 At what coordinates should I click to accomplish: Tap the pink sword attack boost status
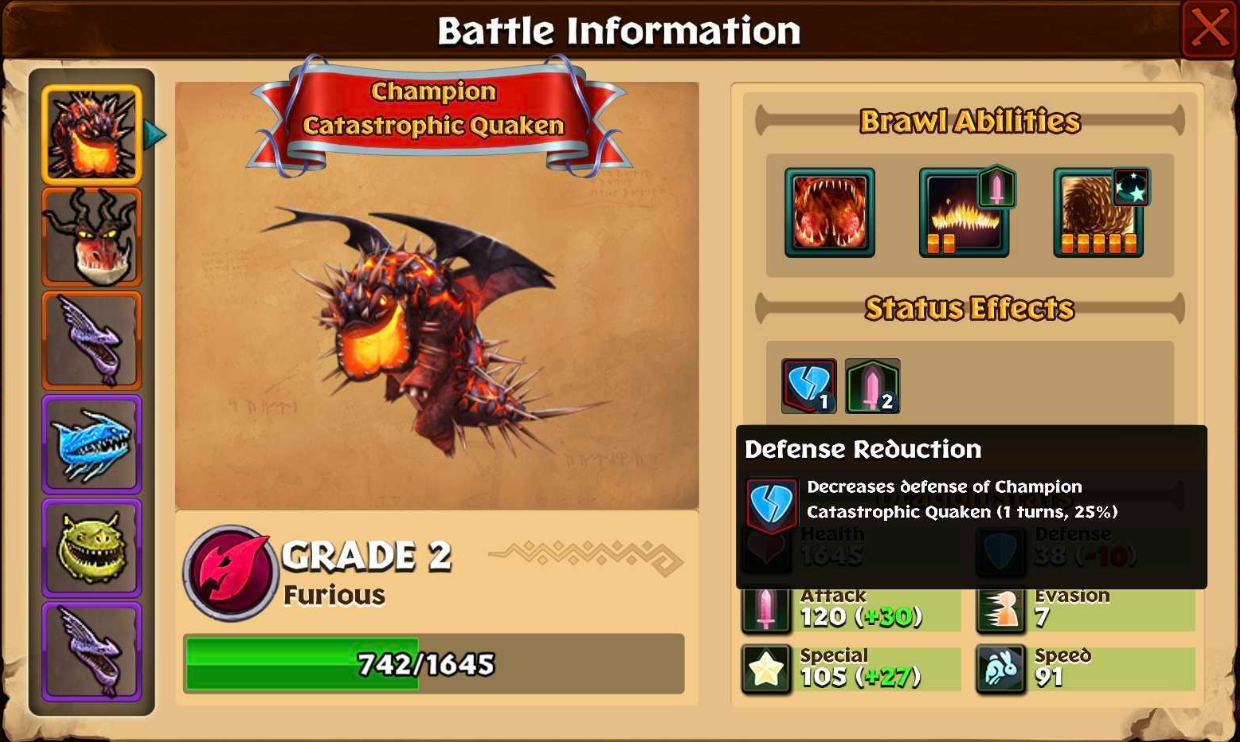click(872, 386)
